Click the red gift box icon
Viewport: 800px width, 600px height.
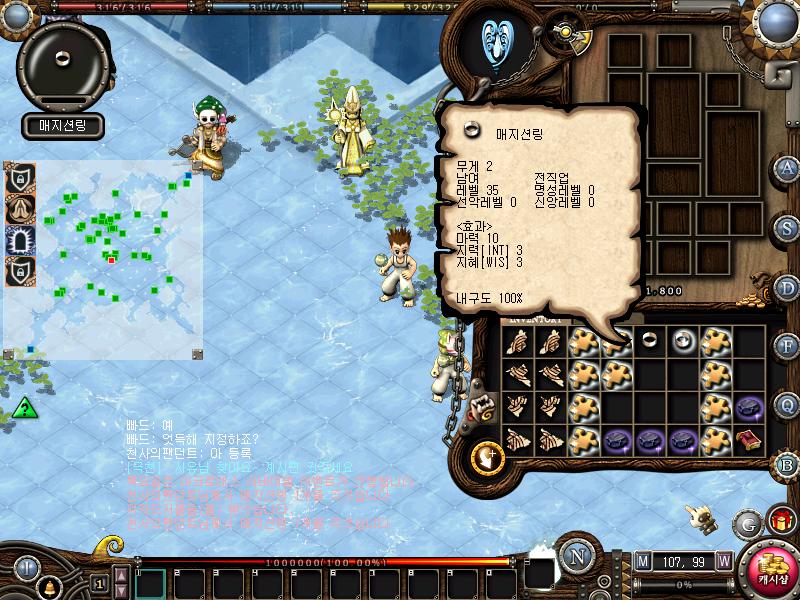pyautogui.click(x=779, y=520)
